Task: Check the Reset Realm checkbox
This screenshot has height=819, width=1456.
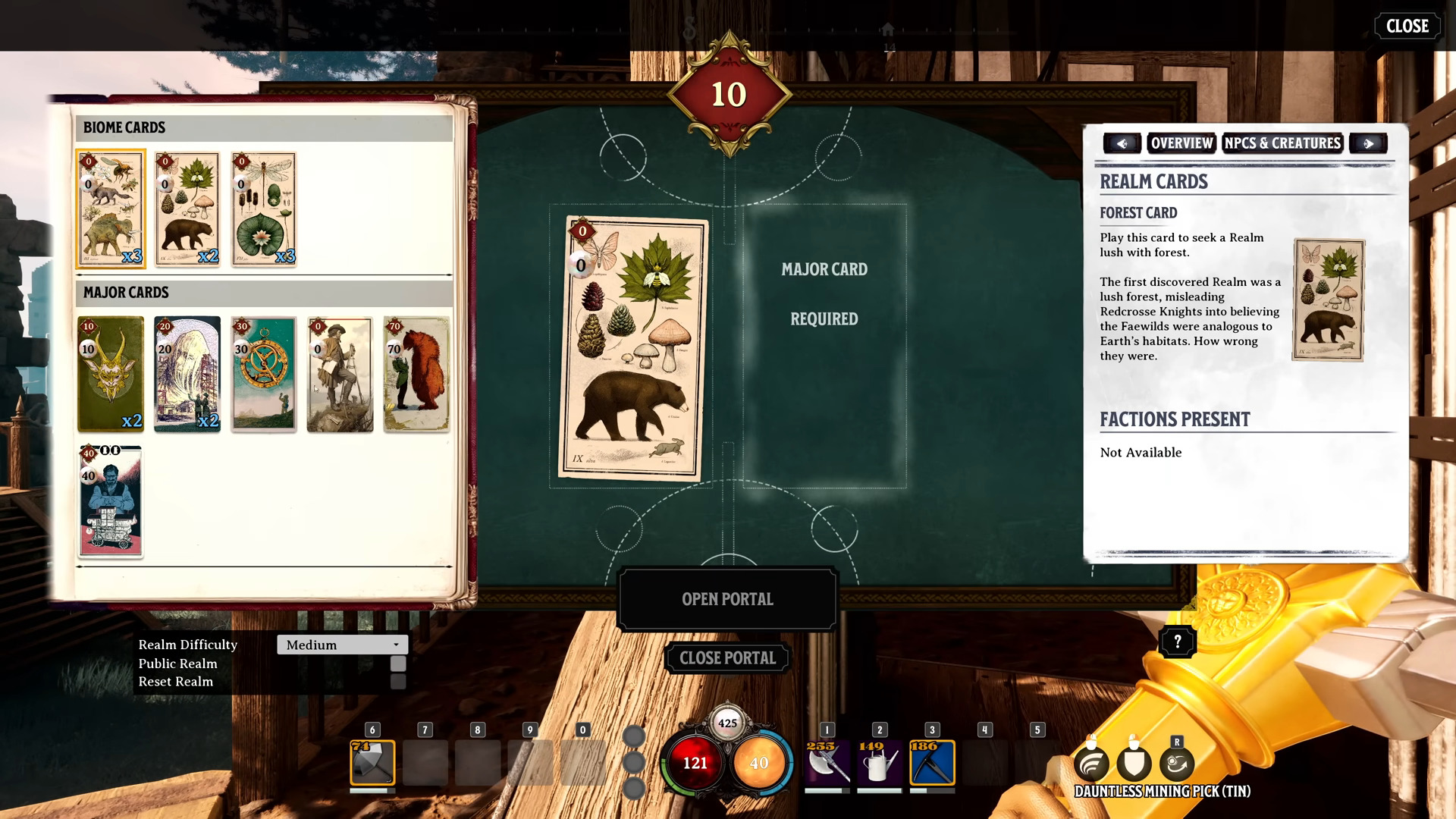Action: pos(397,682)
